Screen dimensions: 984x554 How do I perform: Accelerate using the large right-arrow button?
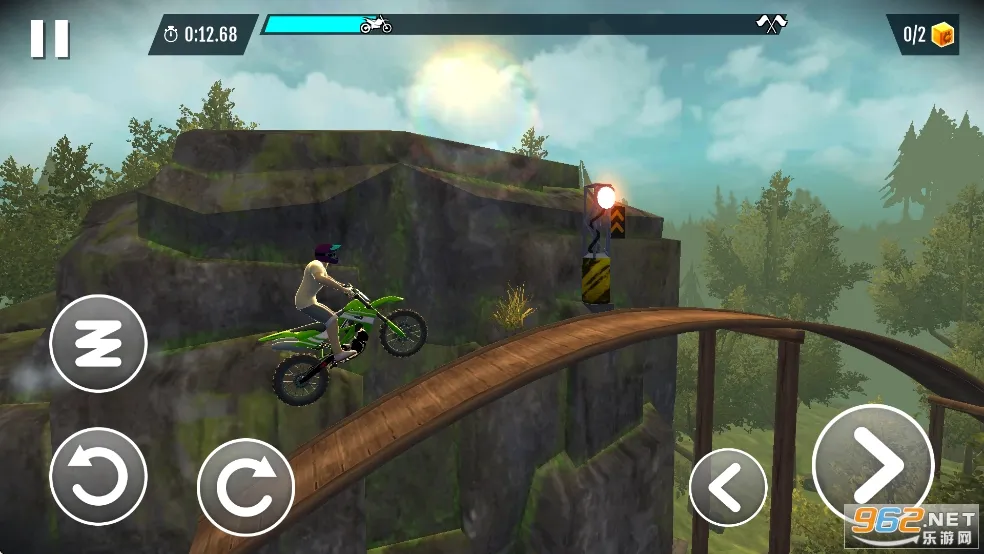click(x=873, y=465)
